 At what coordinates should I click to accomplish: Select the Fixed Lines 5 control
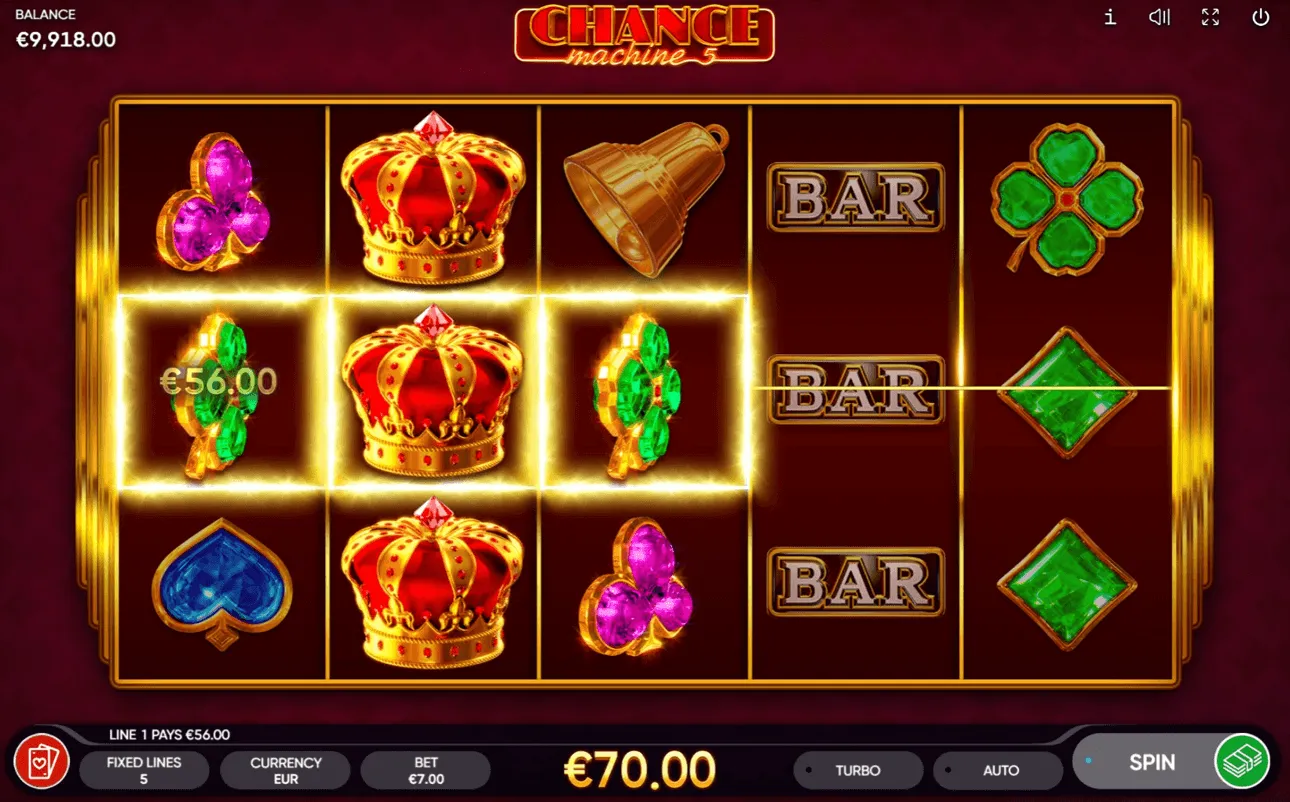(x=143, y=770)
